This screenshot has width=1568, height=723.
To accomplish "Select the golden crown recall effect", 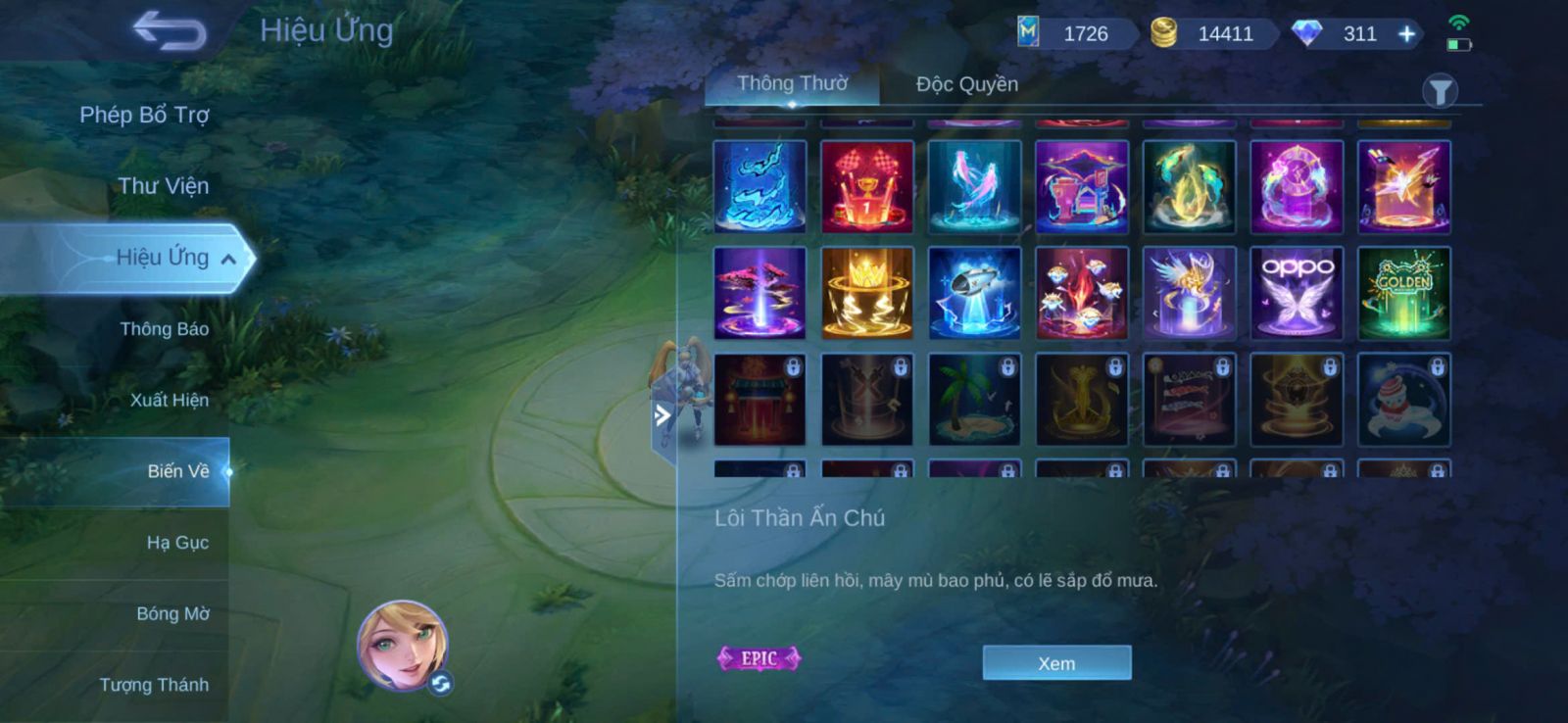I will coord(867,293).
